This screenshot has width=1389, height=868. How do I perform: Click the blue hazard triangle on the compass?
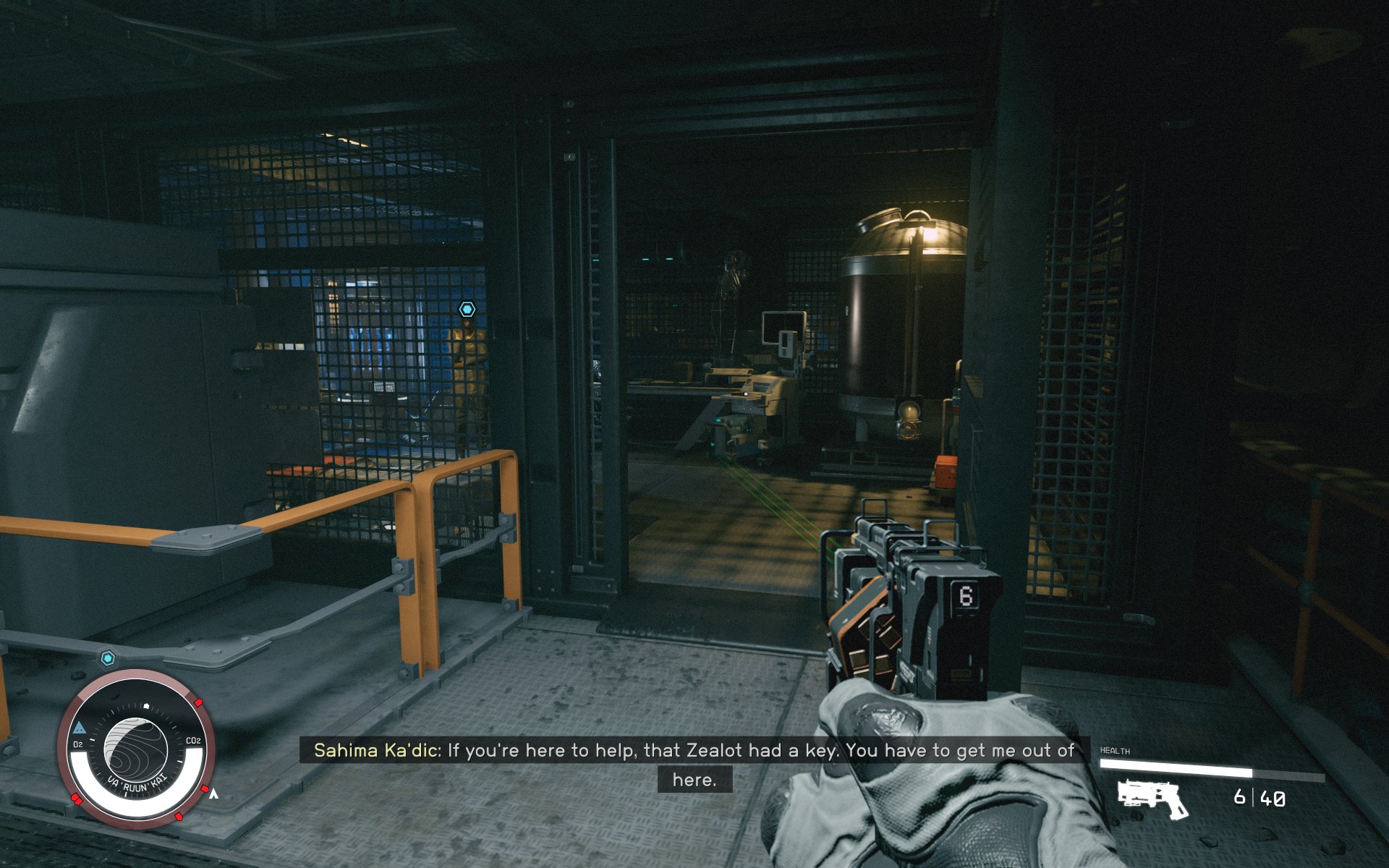[80, 726]
